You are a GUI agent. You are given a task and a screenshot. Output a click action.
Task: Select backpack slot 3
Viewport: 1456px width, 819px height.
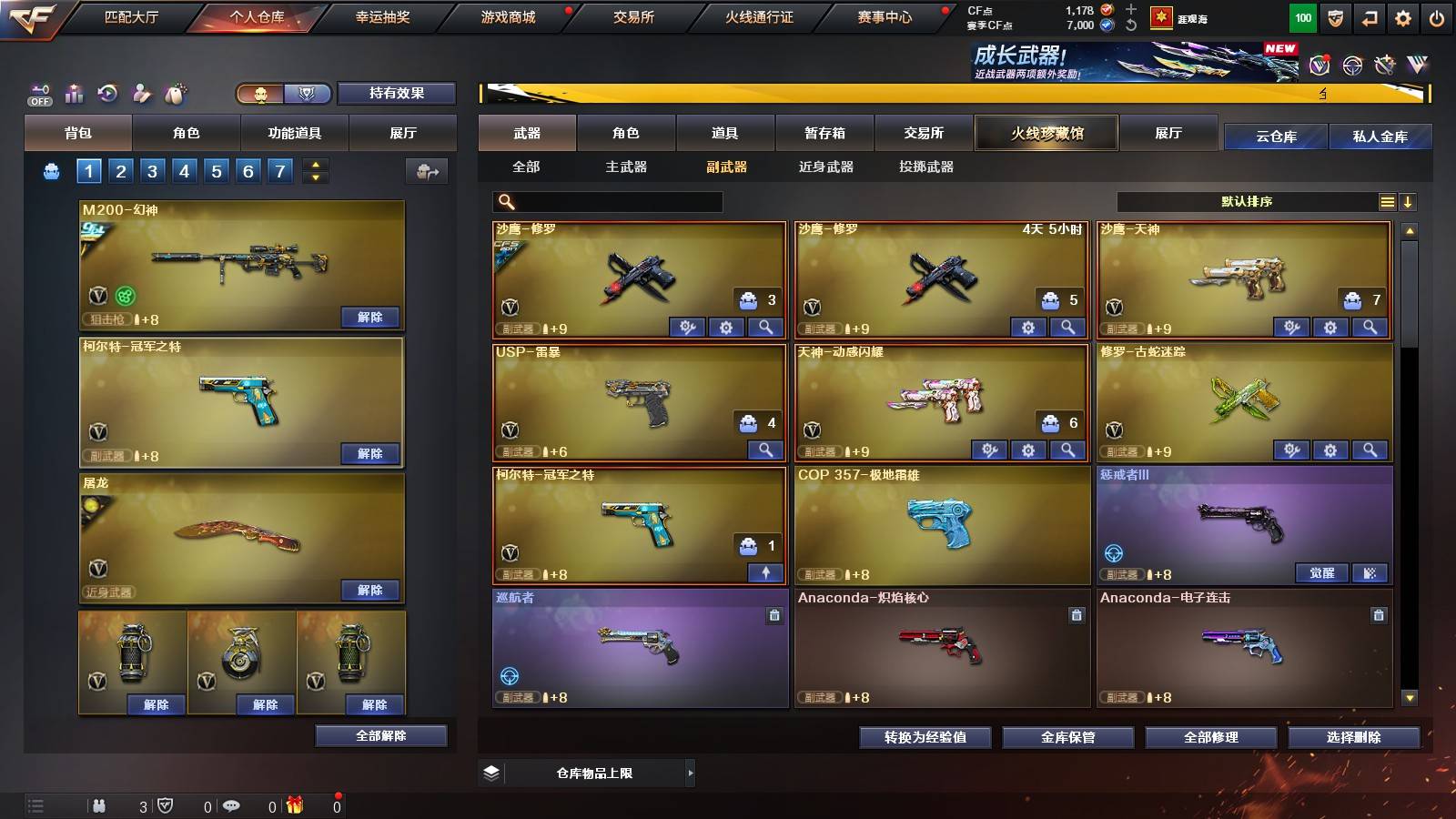pyautogui.click(x=152, y=170)
